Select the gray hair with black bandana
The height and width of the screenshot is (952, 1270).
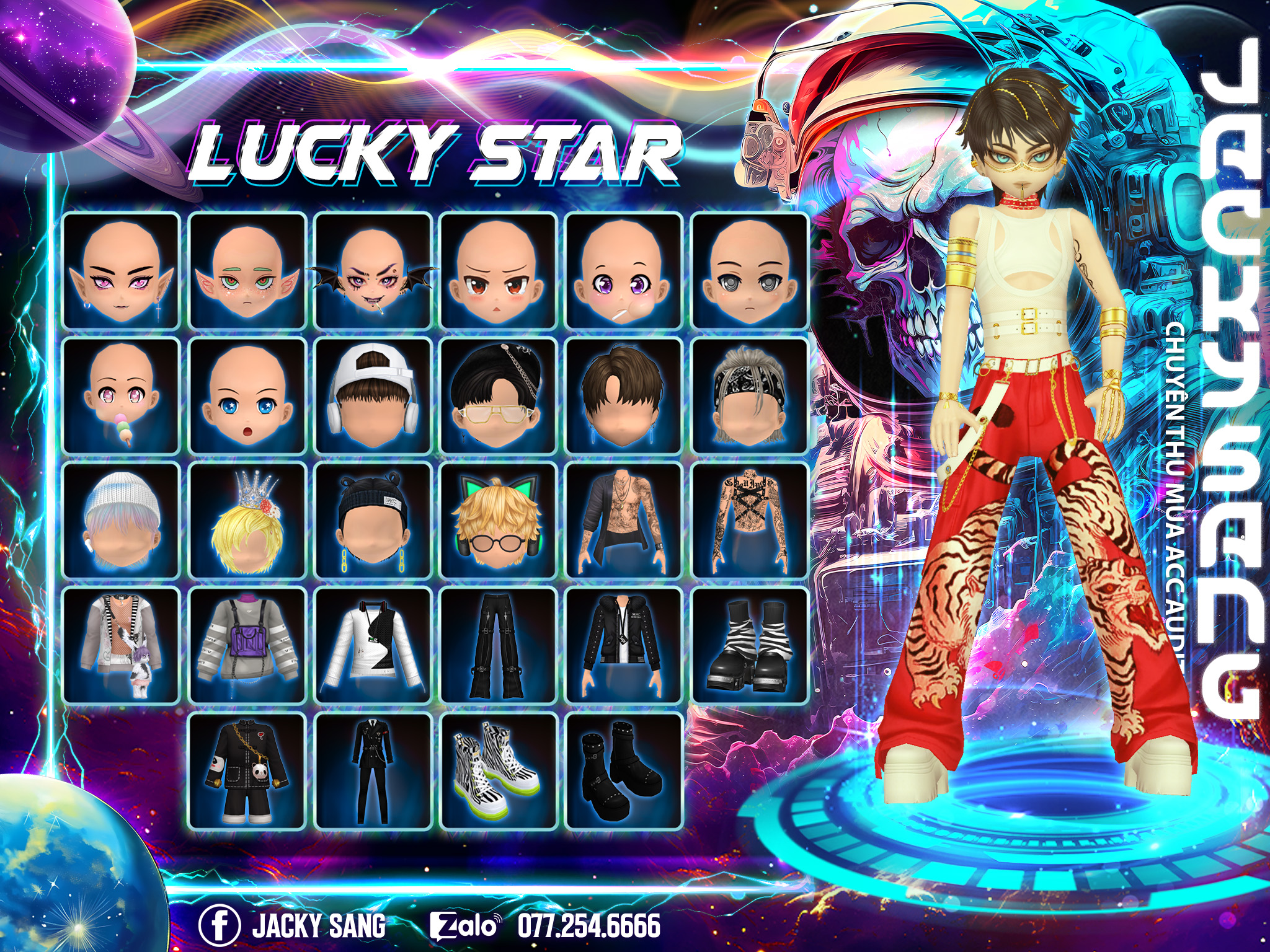(x=750, y=396)
